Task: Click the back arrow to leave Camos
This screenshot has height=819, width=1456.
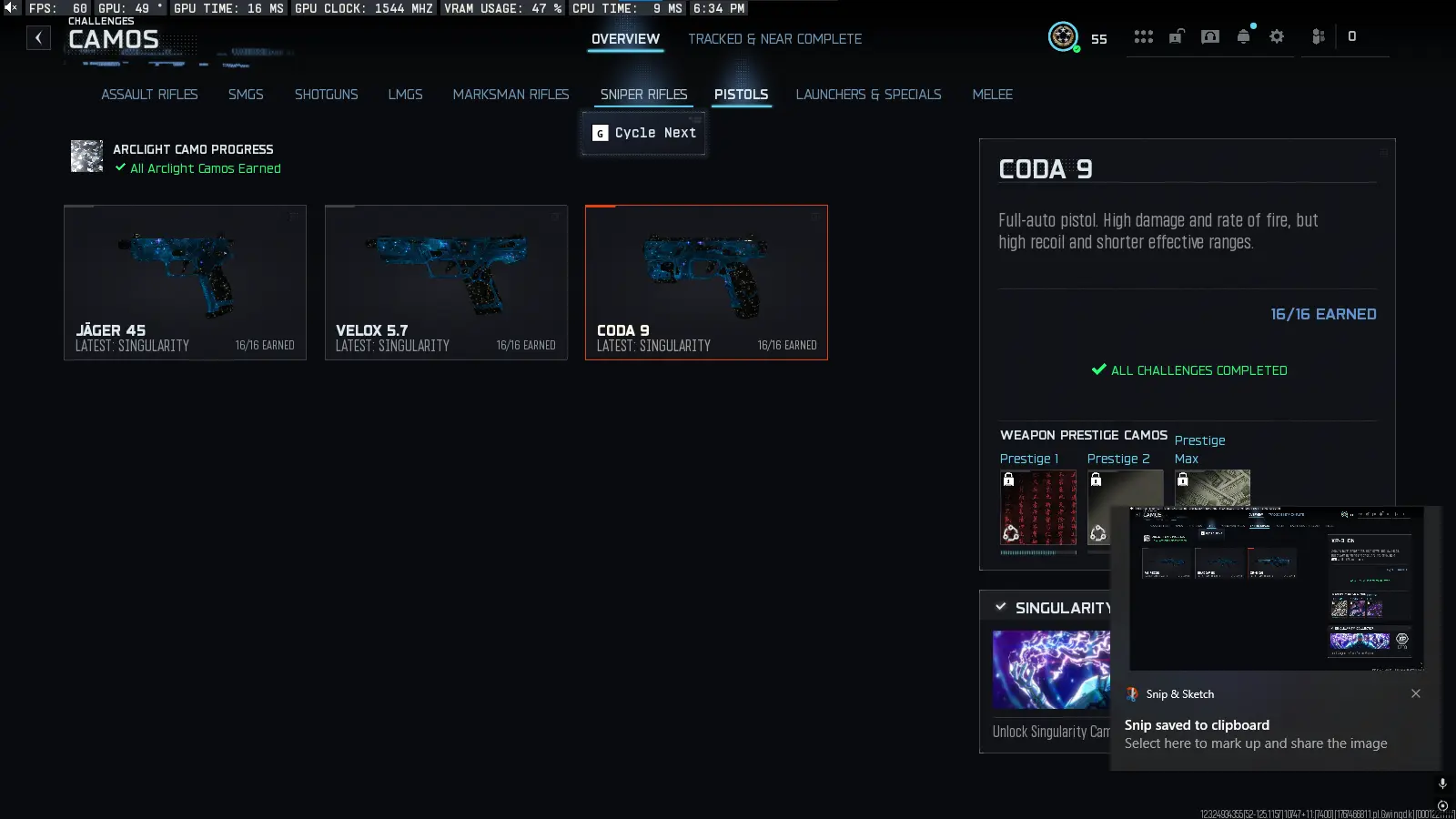Action: point(38,37)
